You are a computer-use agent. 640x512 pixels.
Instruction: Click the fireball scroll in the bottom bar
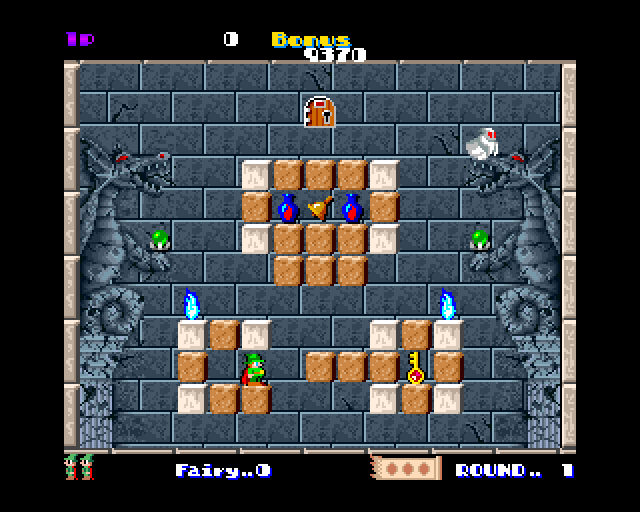(405, 469)
